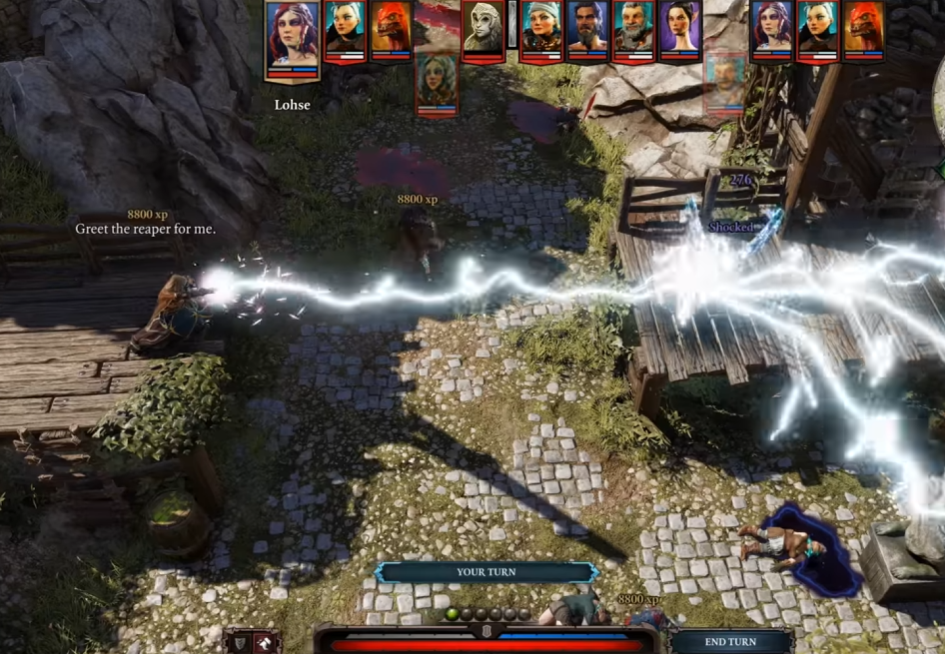This screenshot has width=945, height=654.
Task: Activate the red icon next to the shield
Action: coord(267,642)
